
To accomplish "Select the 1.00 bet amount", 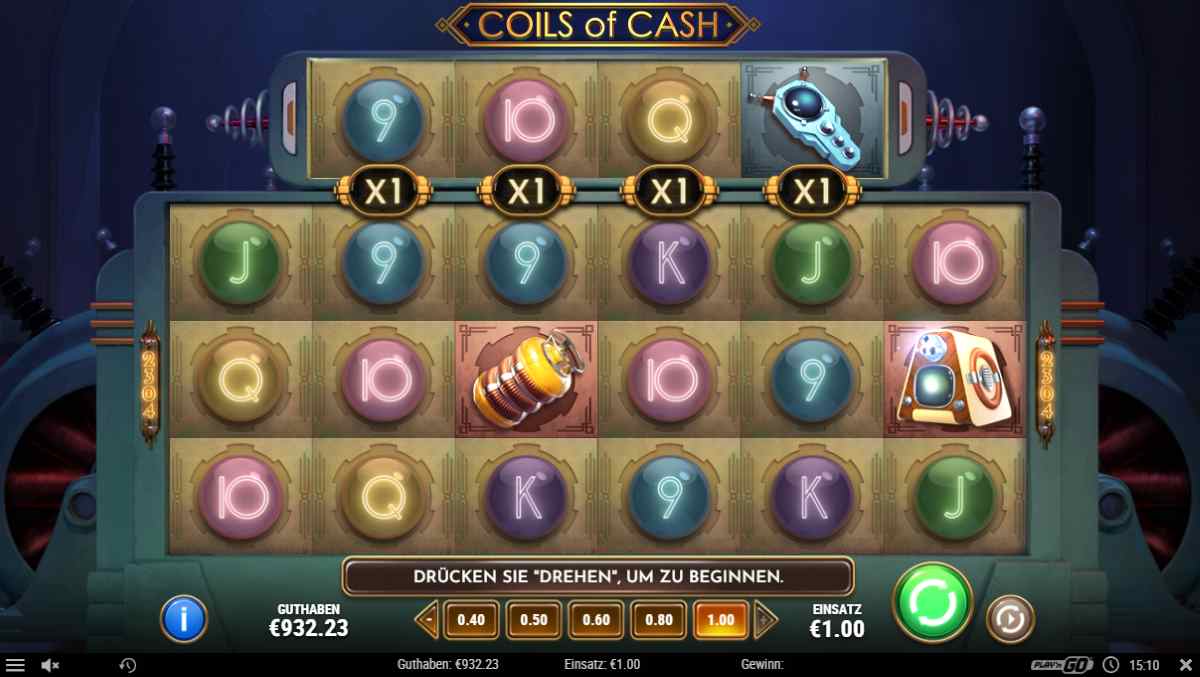I will click(720, 620).
